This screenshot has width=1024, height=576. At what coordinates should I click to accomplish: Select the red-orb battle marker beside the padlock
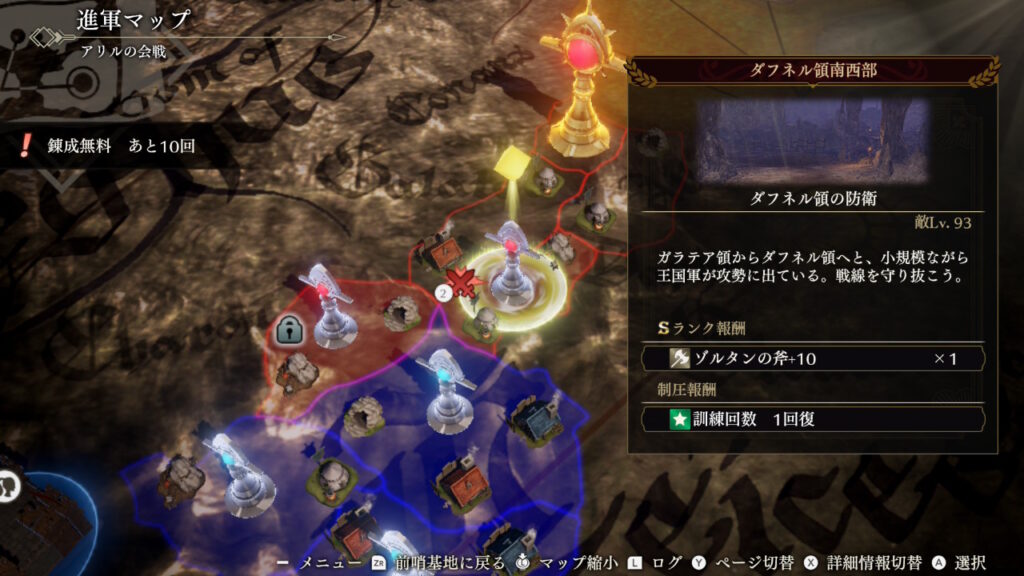[327, 305]
